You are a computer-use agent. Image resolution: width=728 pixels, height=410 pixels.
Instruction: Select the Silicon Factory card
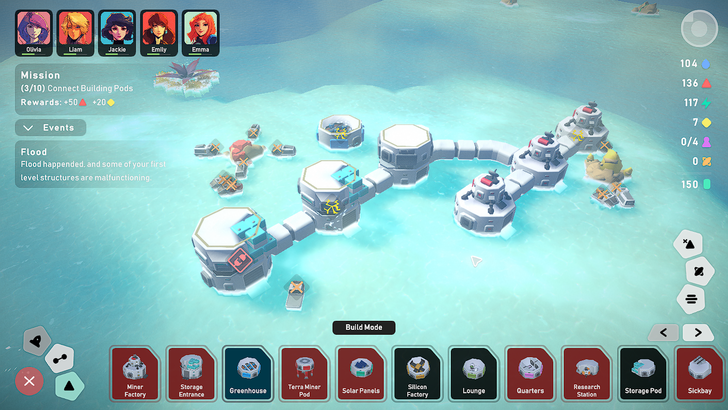pyautogui.click(x=417, y=373)
